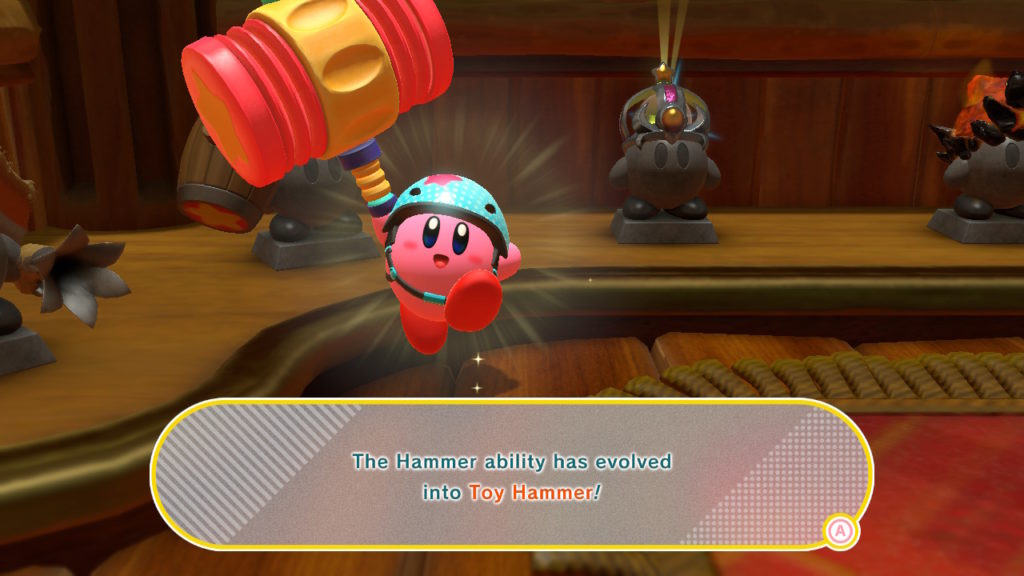1024x576 pixels.
Task: Dismiss the Toy Hammer evolution message box
Action: point(839,529)
